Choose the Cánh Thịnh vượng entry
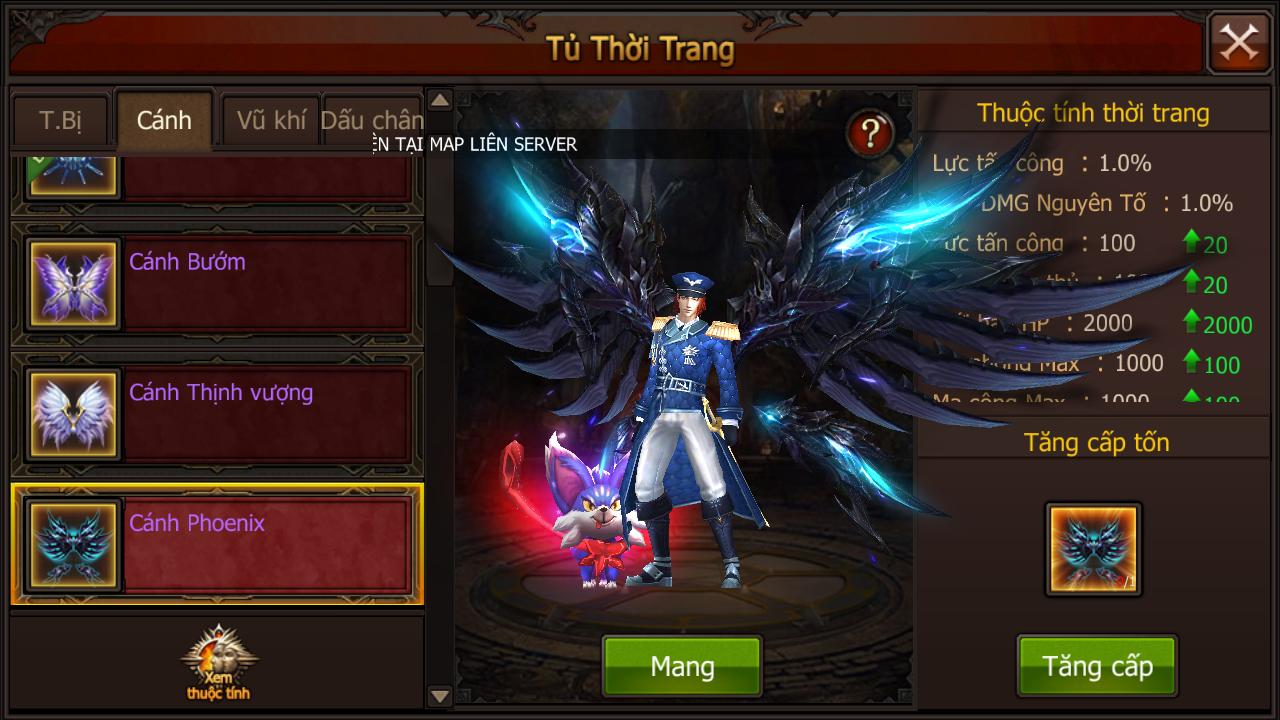1280x720 pixels. (217, 414)
